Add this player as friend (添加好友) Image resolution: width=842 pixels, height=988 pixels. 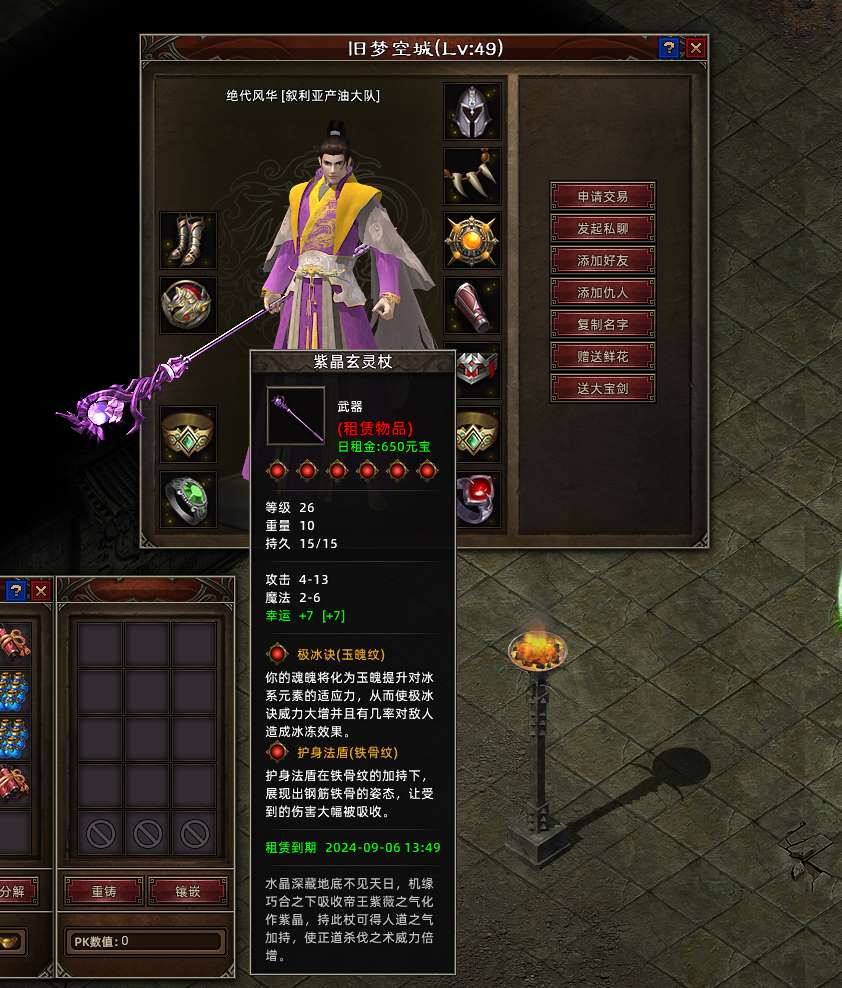tap(603, 260)
